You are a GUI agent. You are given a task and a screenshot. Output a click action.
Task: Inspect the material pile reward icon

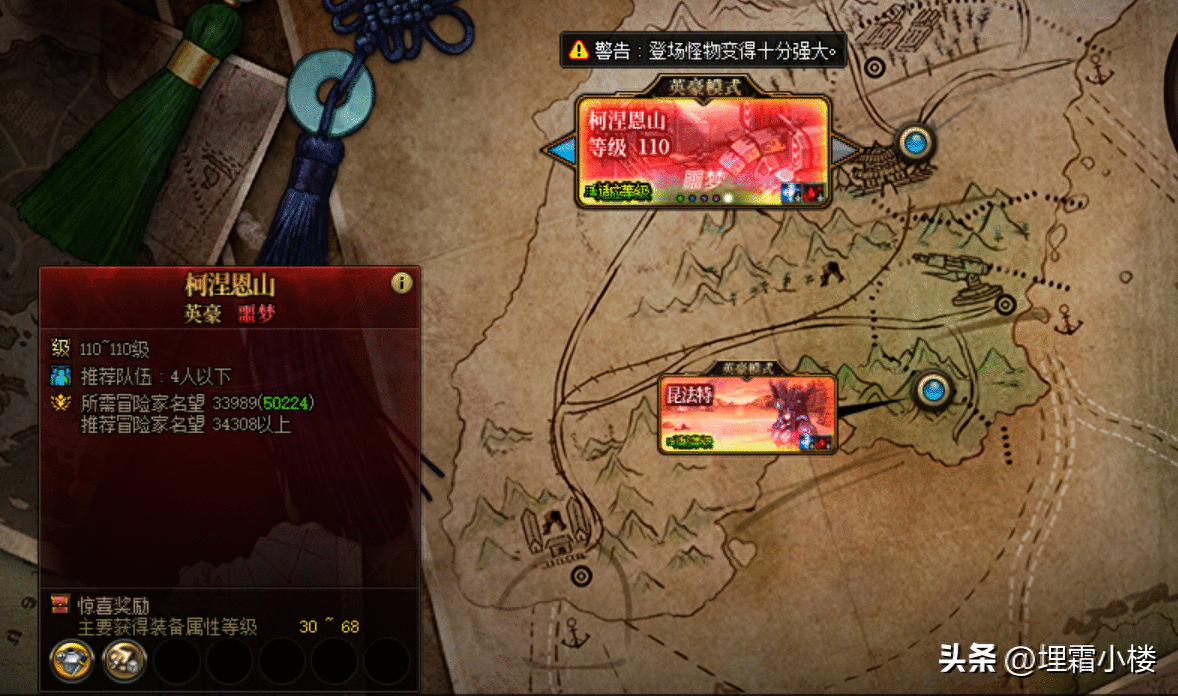click(125, 660)
